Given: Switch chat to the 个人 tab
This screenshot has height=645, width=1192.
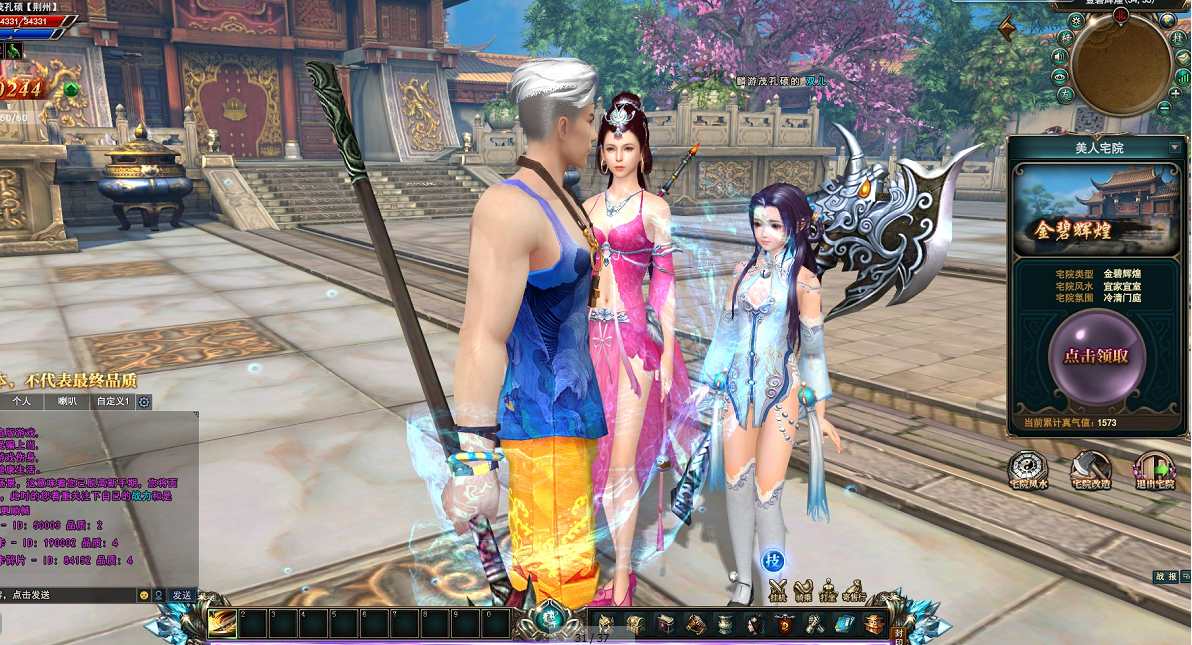Looking at the screenshot, I should 23,401.
